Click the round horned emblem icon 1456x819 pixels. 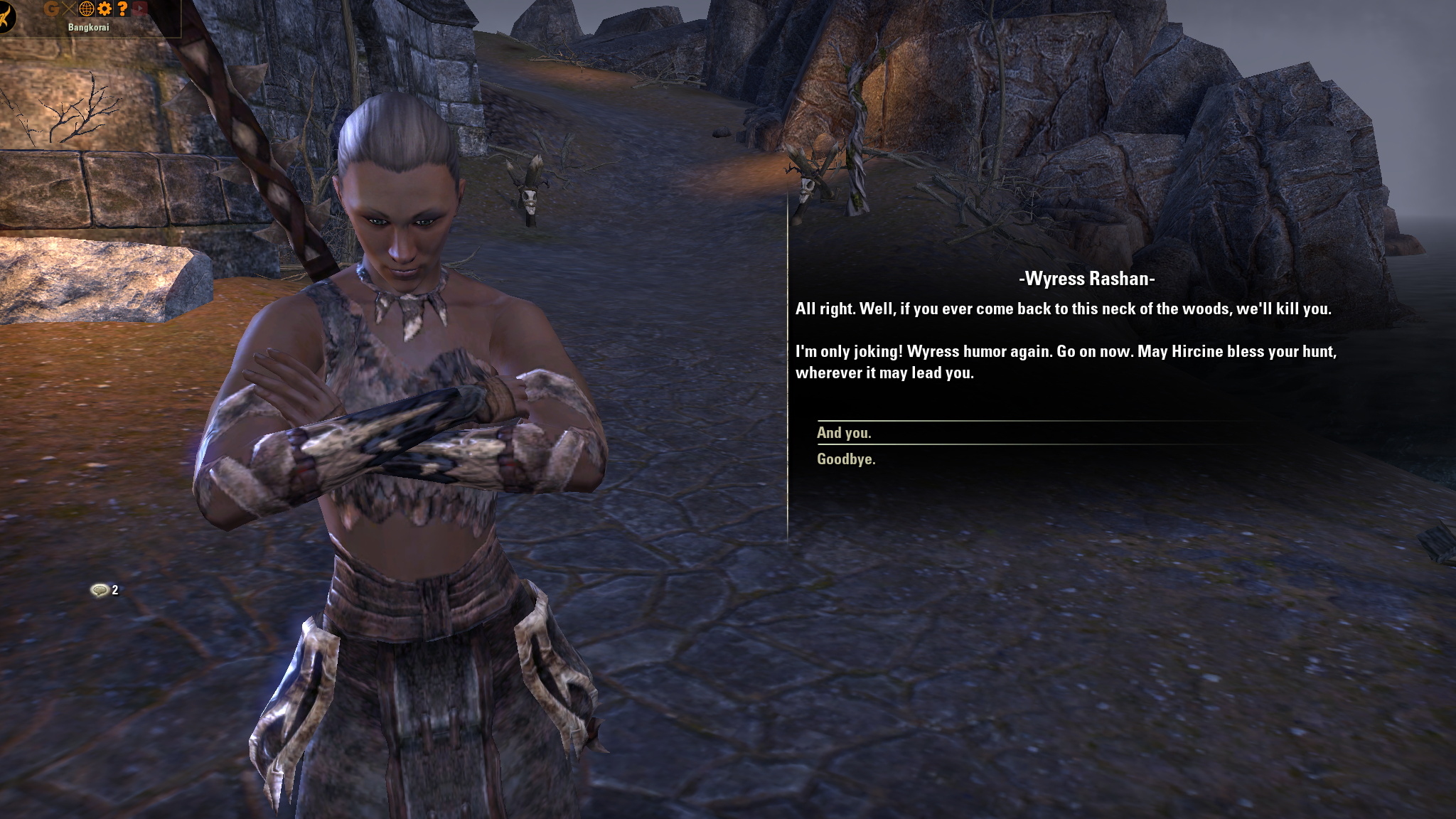6,16
